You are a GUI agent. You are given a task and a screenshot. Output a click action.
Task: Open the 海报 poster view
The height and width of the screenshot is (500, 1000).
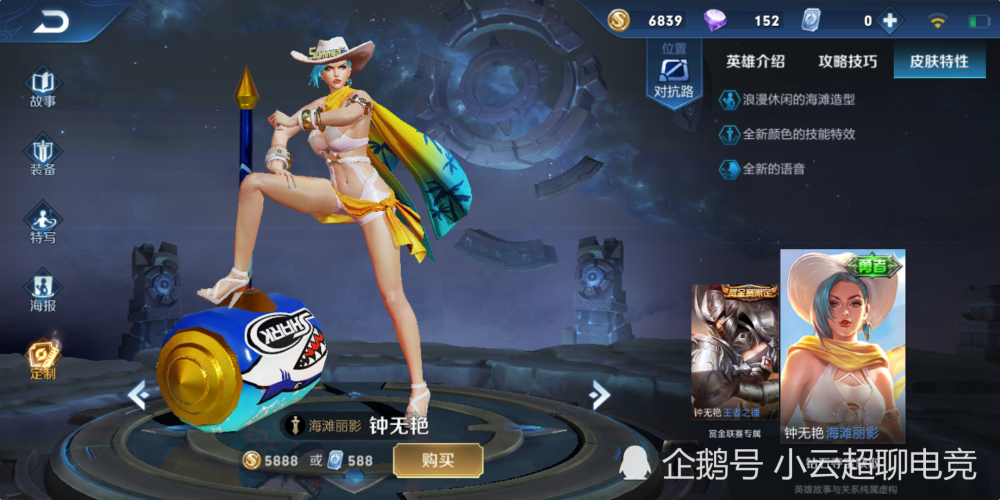pos(43,292)
